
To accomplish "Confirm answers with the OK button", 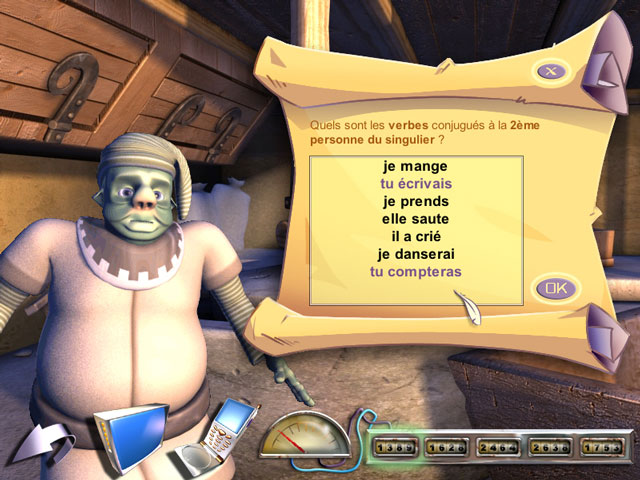I will click(x=556, y=289).
